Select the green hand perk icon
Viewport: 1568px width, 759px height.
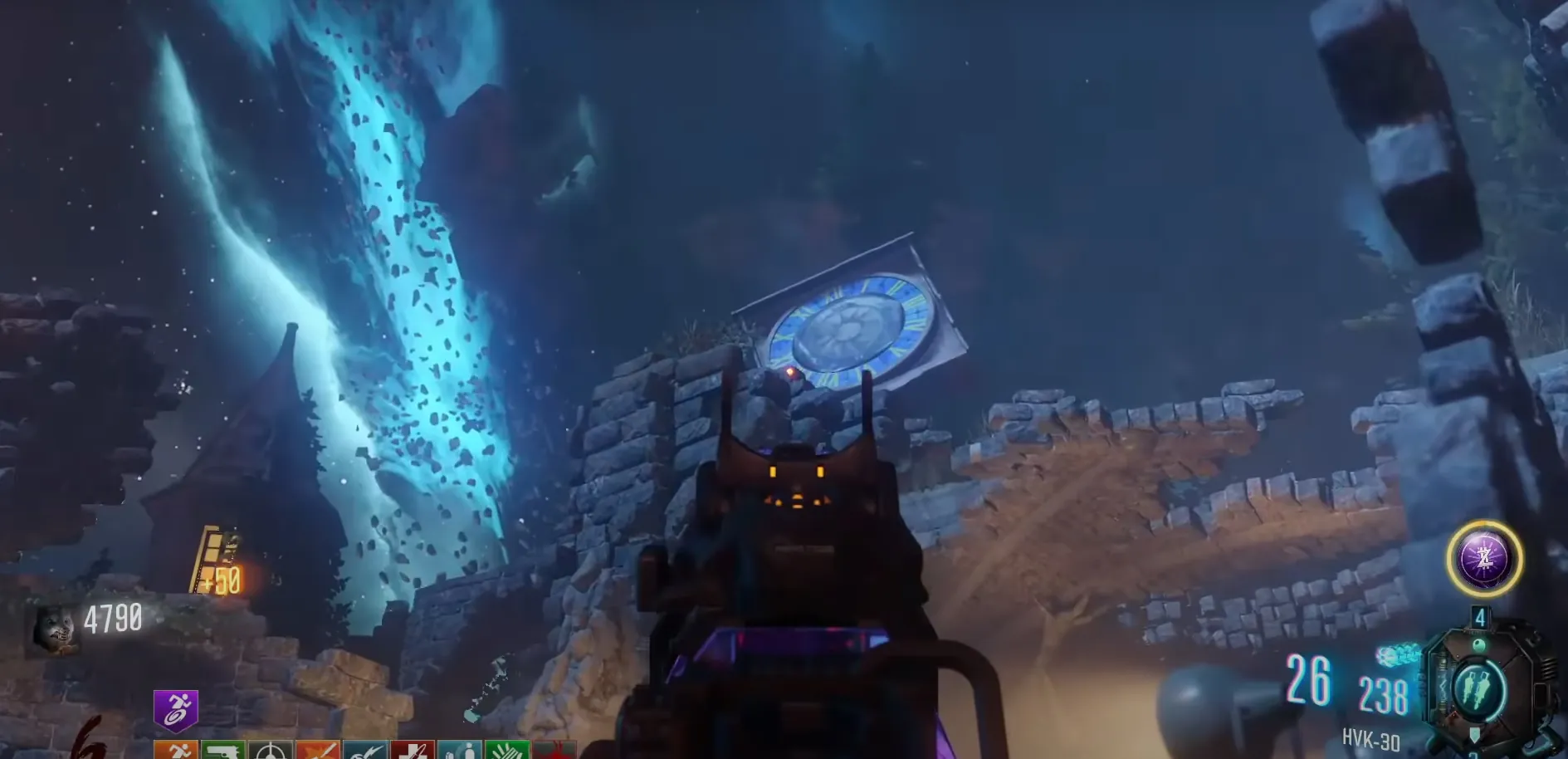pyautogui.click(x=507, y=751)
